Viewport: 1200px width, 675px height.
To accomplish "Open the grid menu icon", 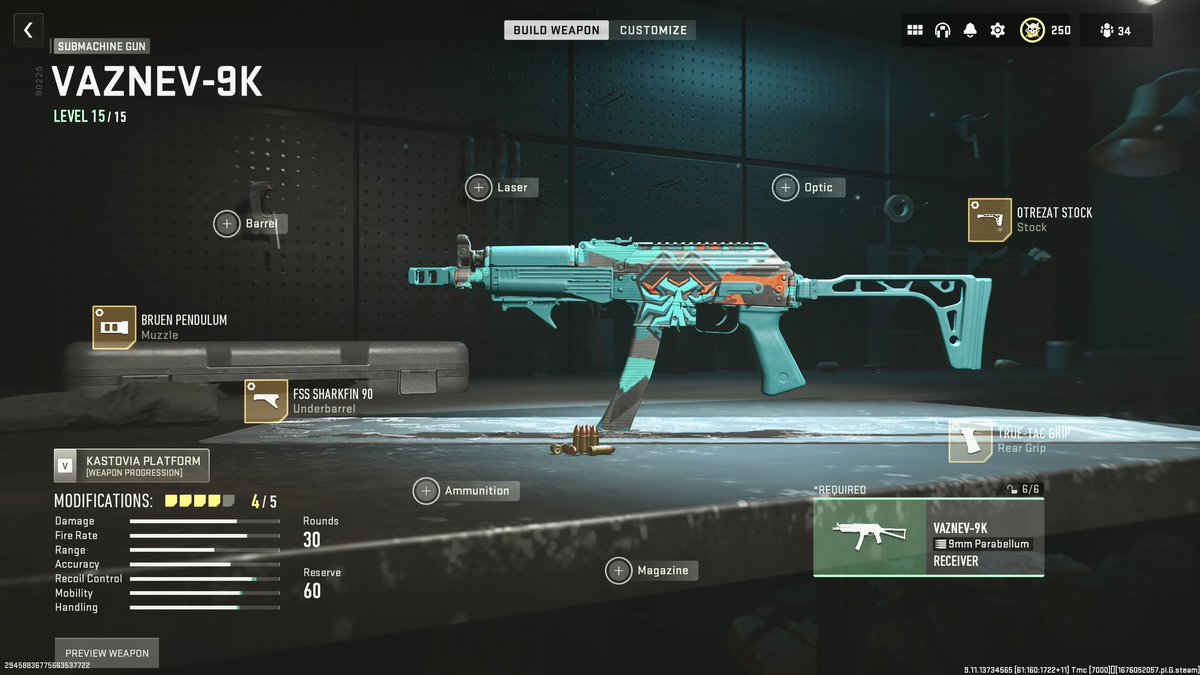I will (915, 30).
